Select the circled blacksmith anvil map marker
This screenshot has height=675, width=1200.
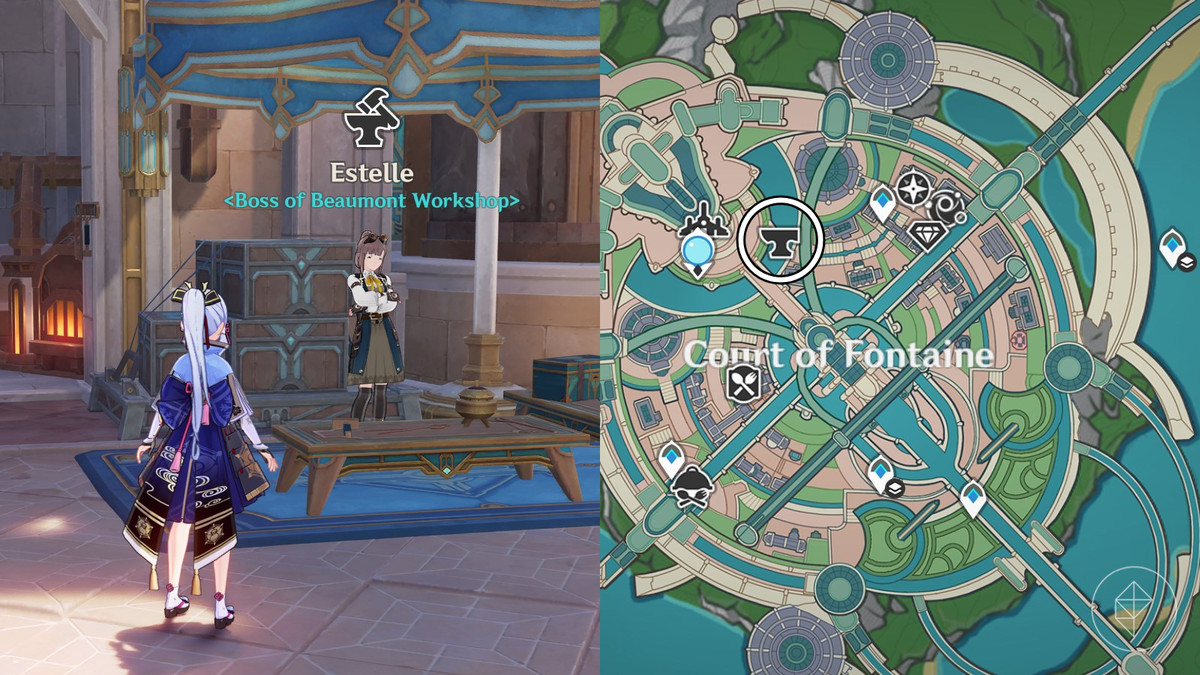780,241
